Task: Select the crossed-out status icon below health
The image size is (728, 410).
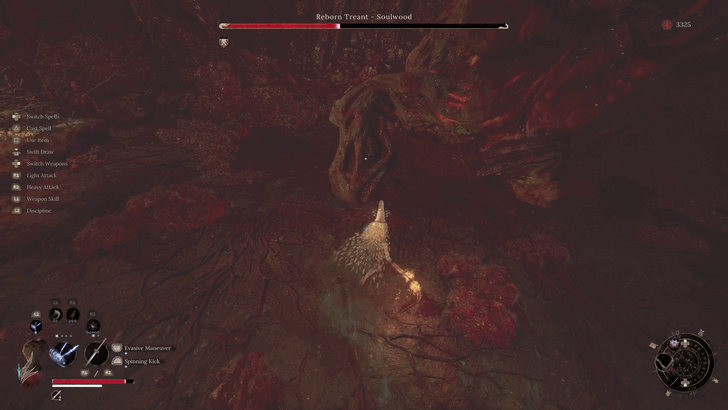Action: (x=56, y=395)
